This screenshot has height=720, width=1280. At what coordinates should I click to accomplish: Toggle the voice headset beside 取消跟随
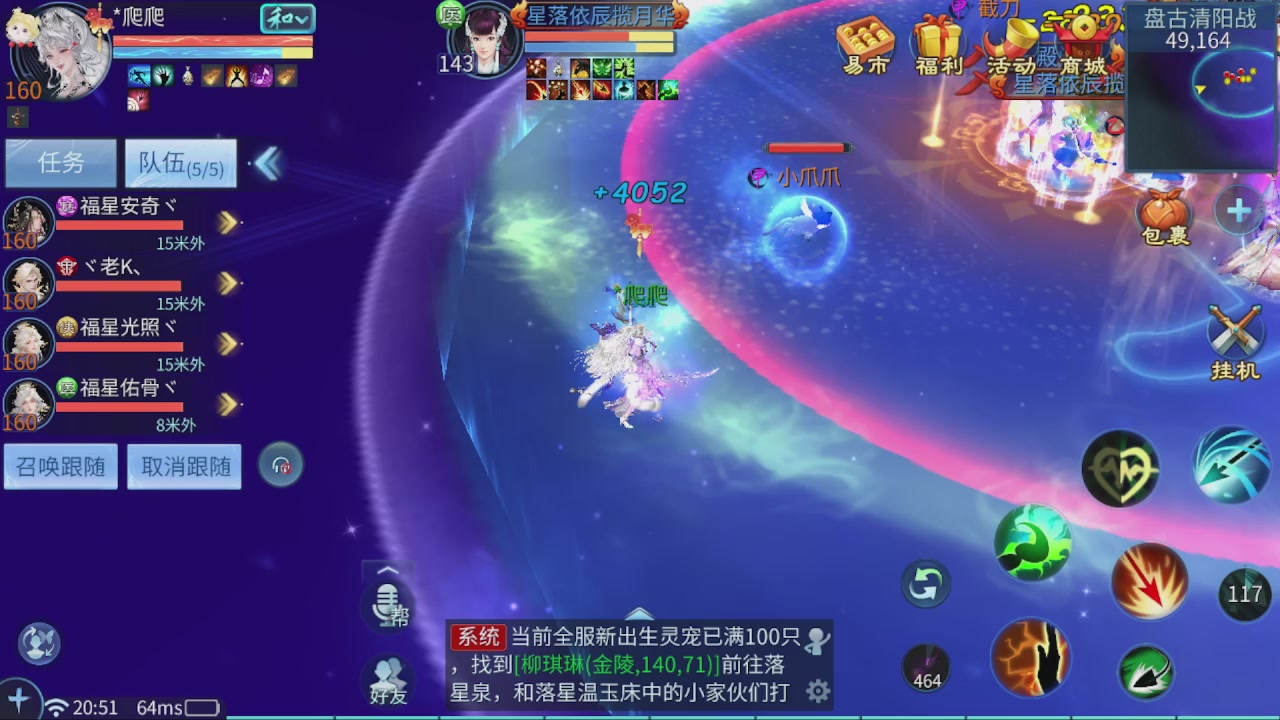click(281, 465)
